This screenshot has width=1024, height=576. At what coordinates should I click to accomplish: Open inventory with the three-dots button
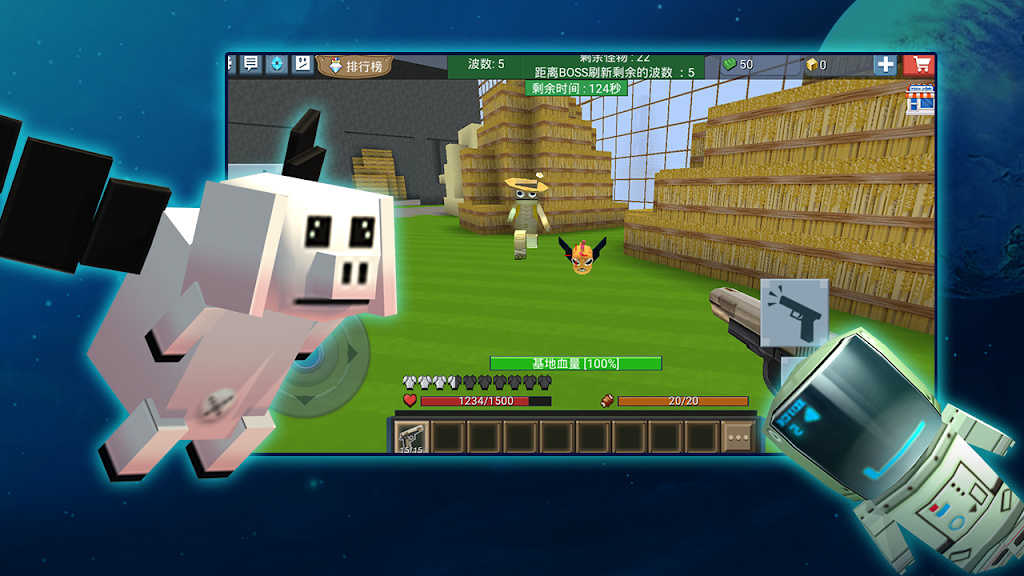[x=738, y=436]
